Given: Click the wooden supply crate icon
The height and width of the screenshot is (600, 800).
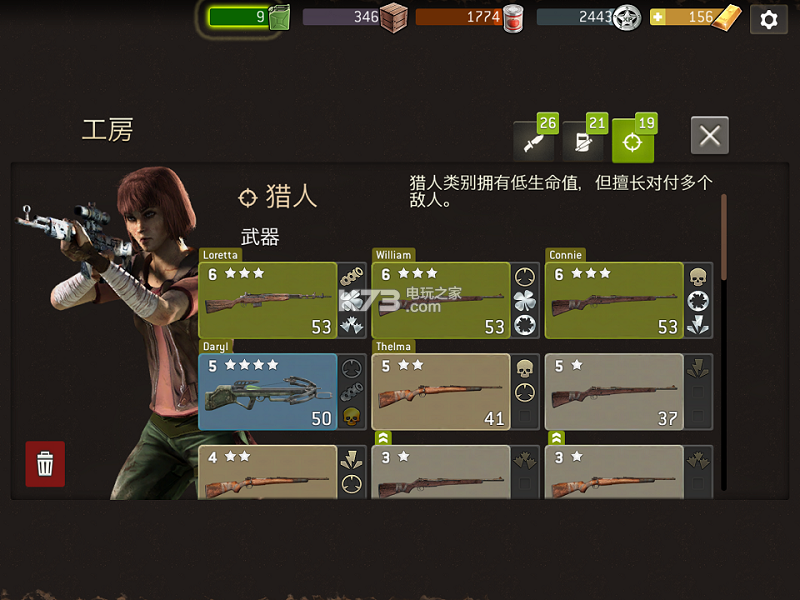Looking at the screenshot, I should [x=394, y=17].
